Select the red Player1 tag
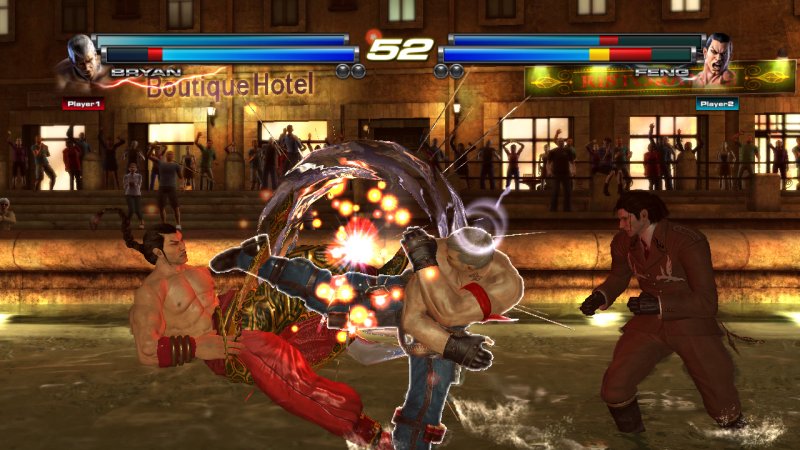 pos(82,103)
